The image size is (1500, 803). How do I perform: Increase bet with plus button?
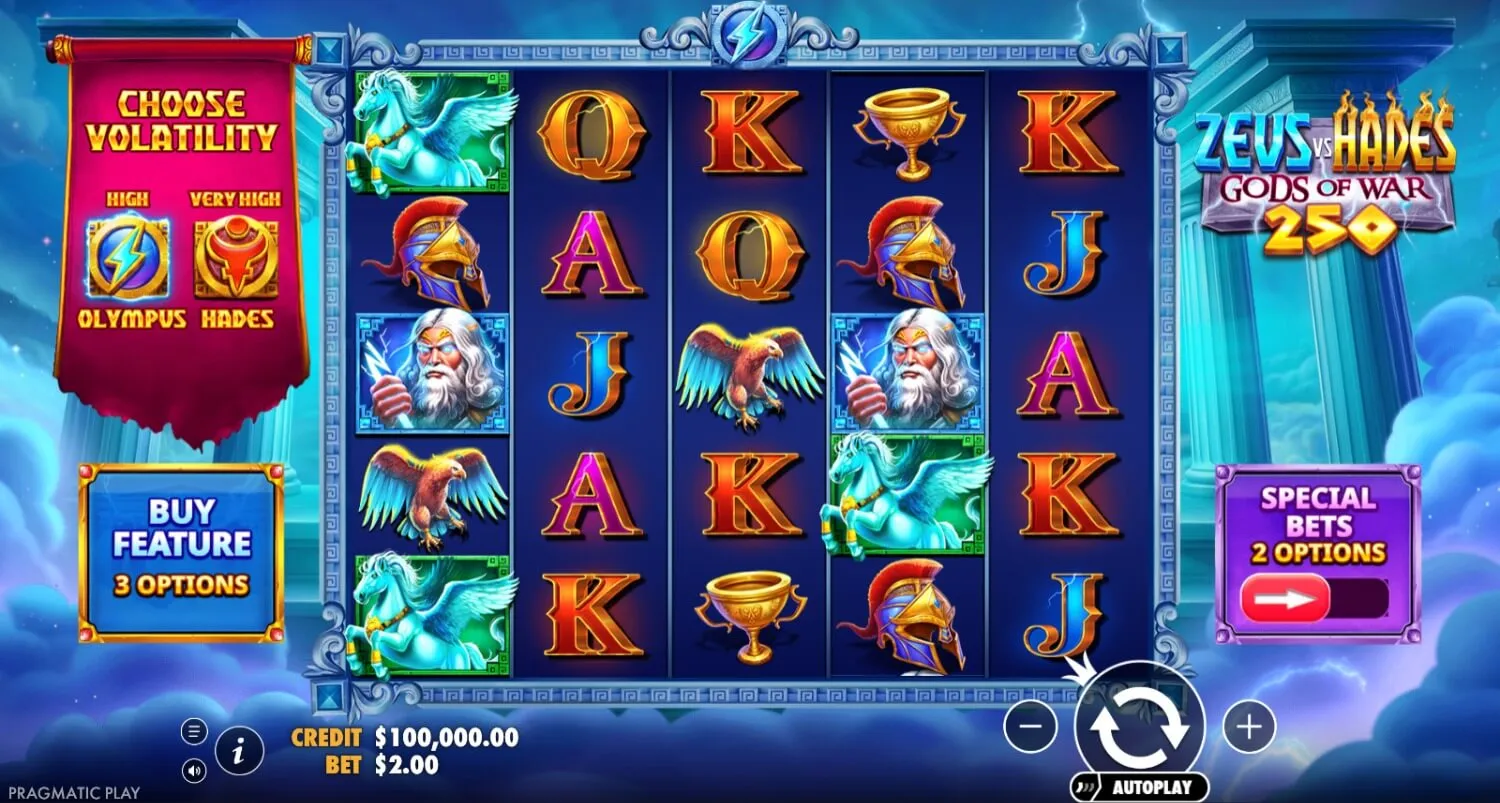click(1249, 726)
